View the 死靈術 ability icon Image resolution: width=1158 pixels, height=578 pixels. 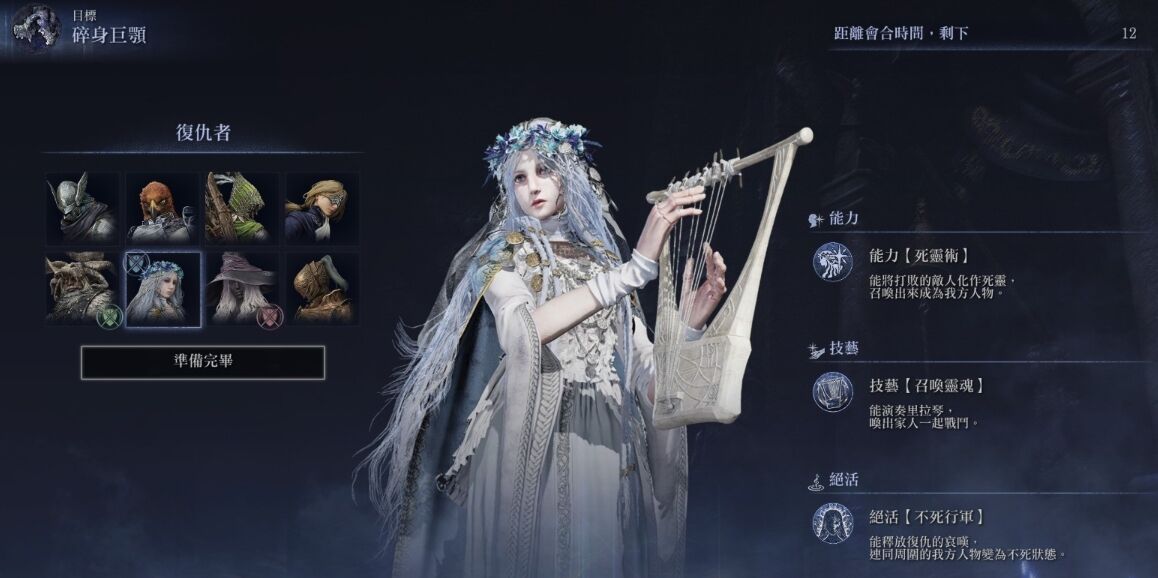[832, 262]
